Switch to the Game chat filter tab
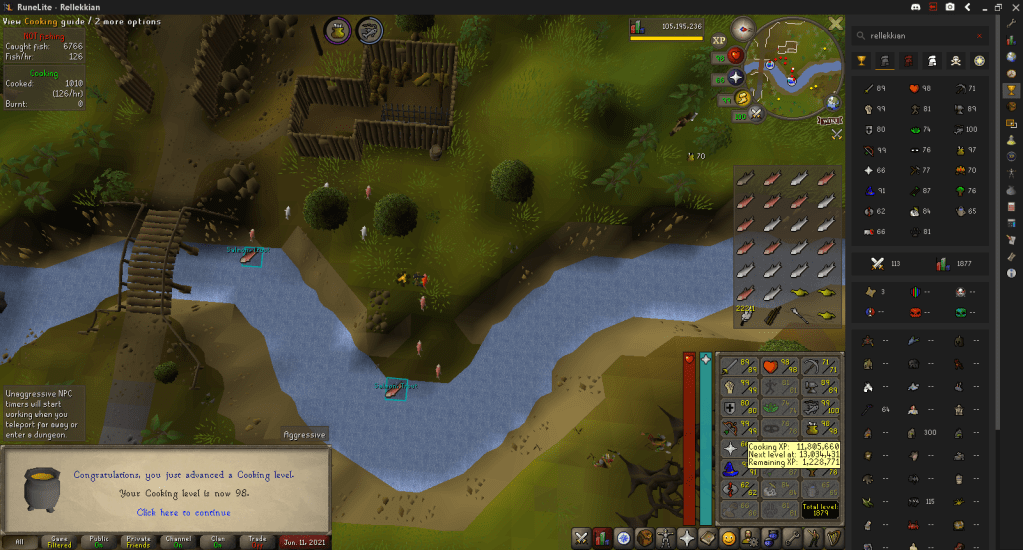The image size is (1023, 550). [x=60, y=541]
